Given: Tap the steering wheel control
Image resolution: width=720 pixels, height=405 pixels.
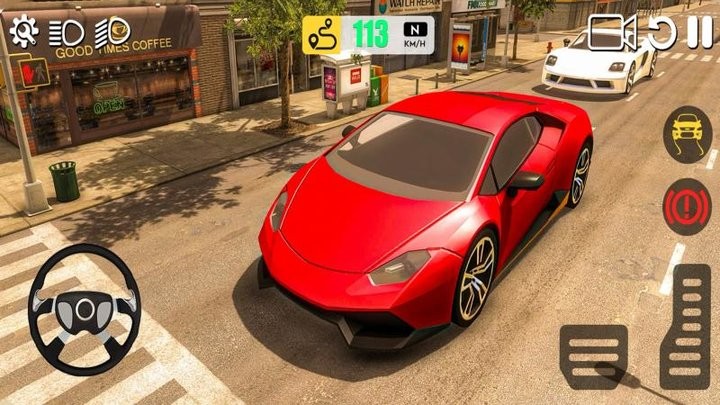Looking at the screenshot, I should click(x=84, y=308).
